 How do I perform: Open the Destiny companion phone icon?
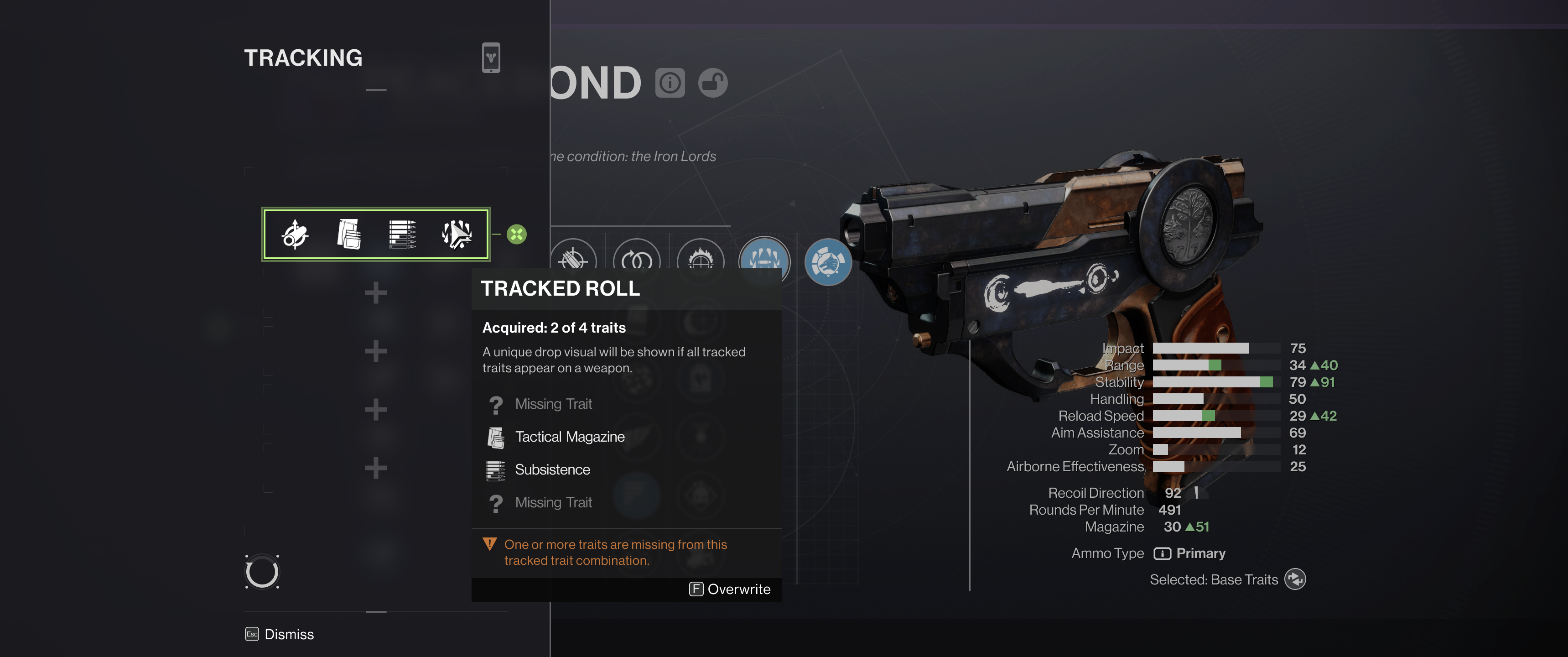(491, 58)
